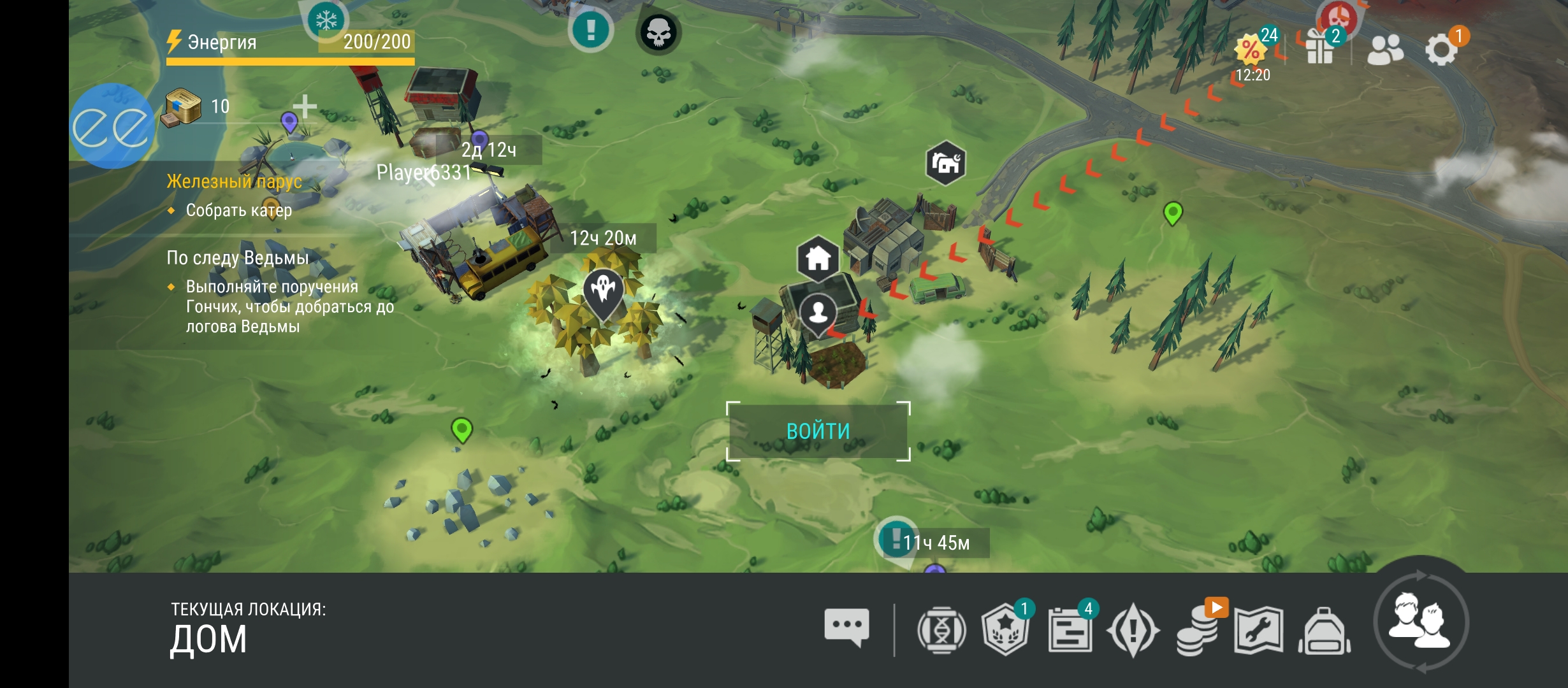The image size is (1568, 688).
Task: Open the skull icon at top
Action: coord(658,32)
